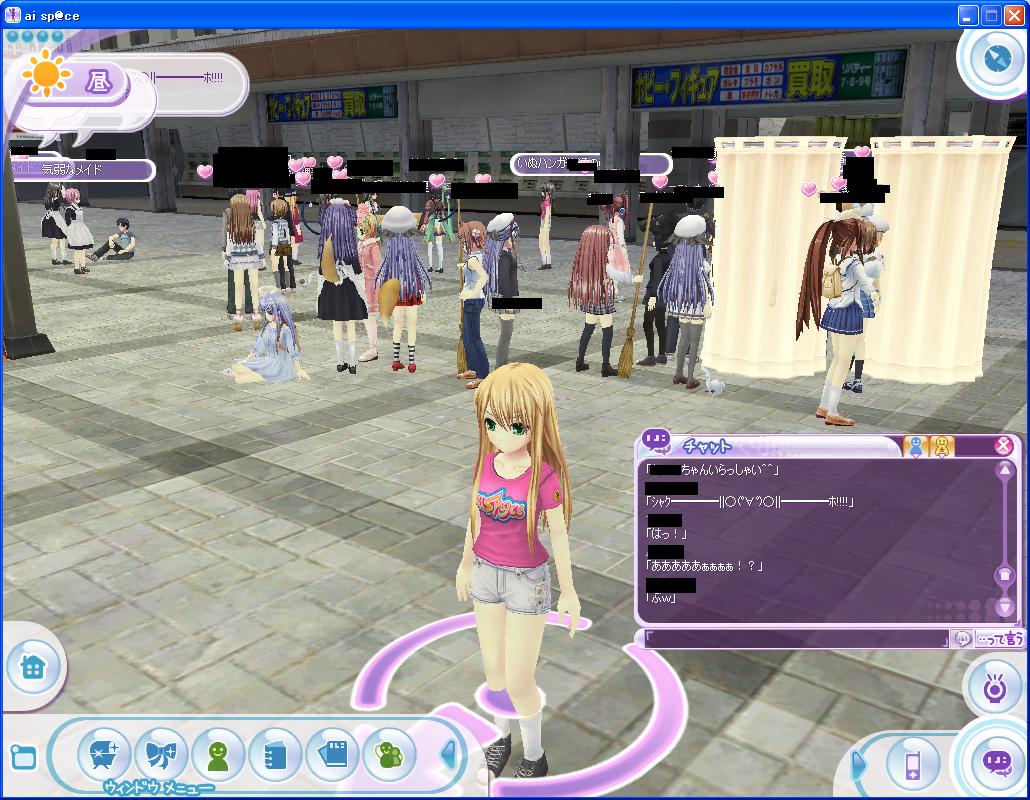Open the sparkle window menu icon
Image resolution: width=1030 pixels, height=800 pixels.
point(103,754)
